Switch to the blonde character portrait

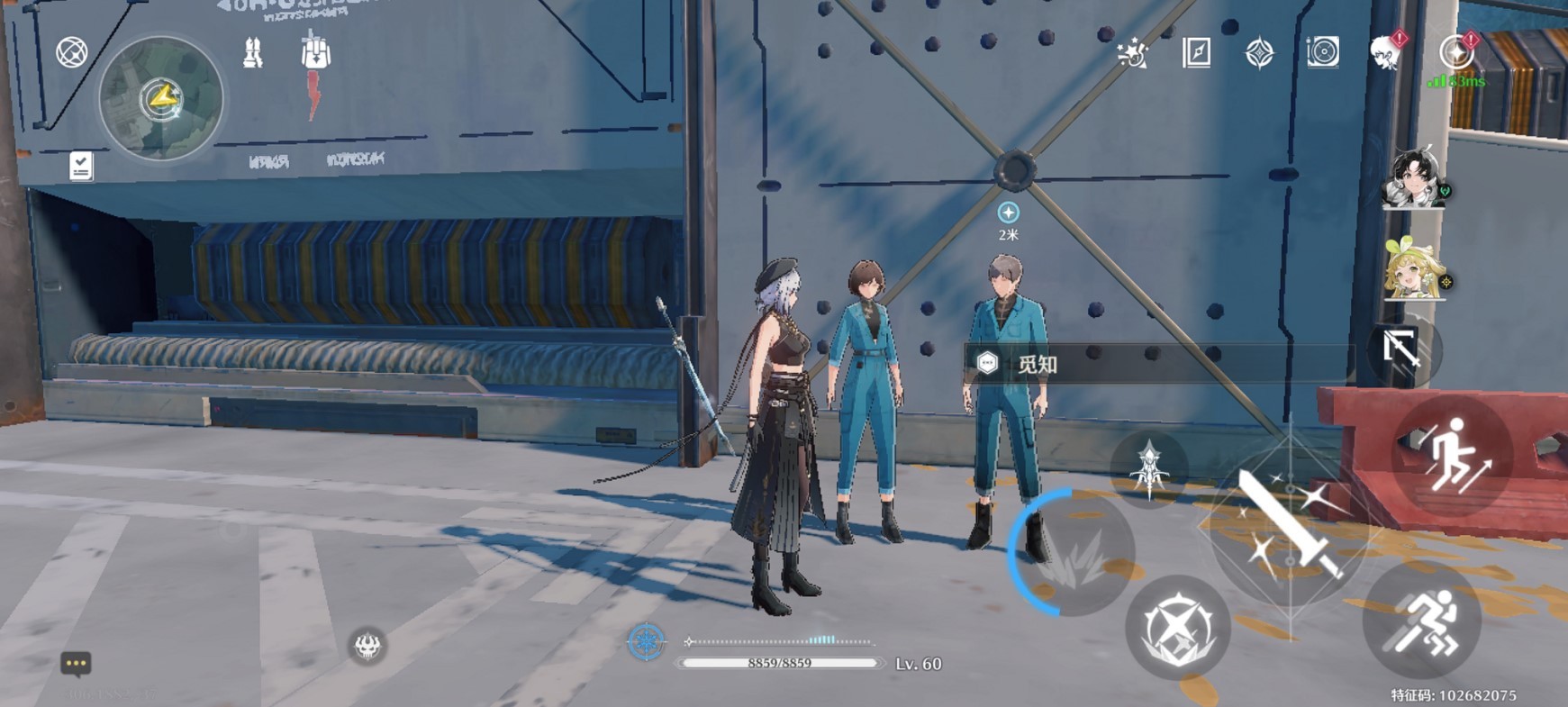click(x=1414, y=269)
